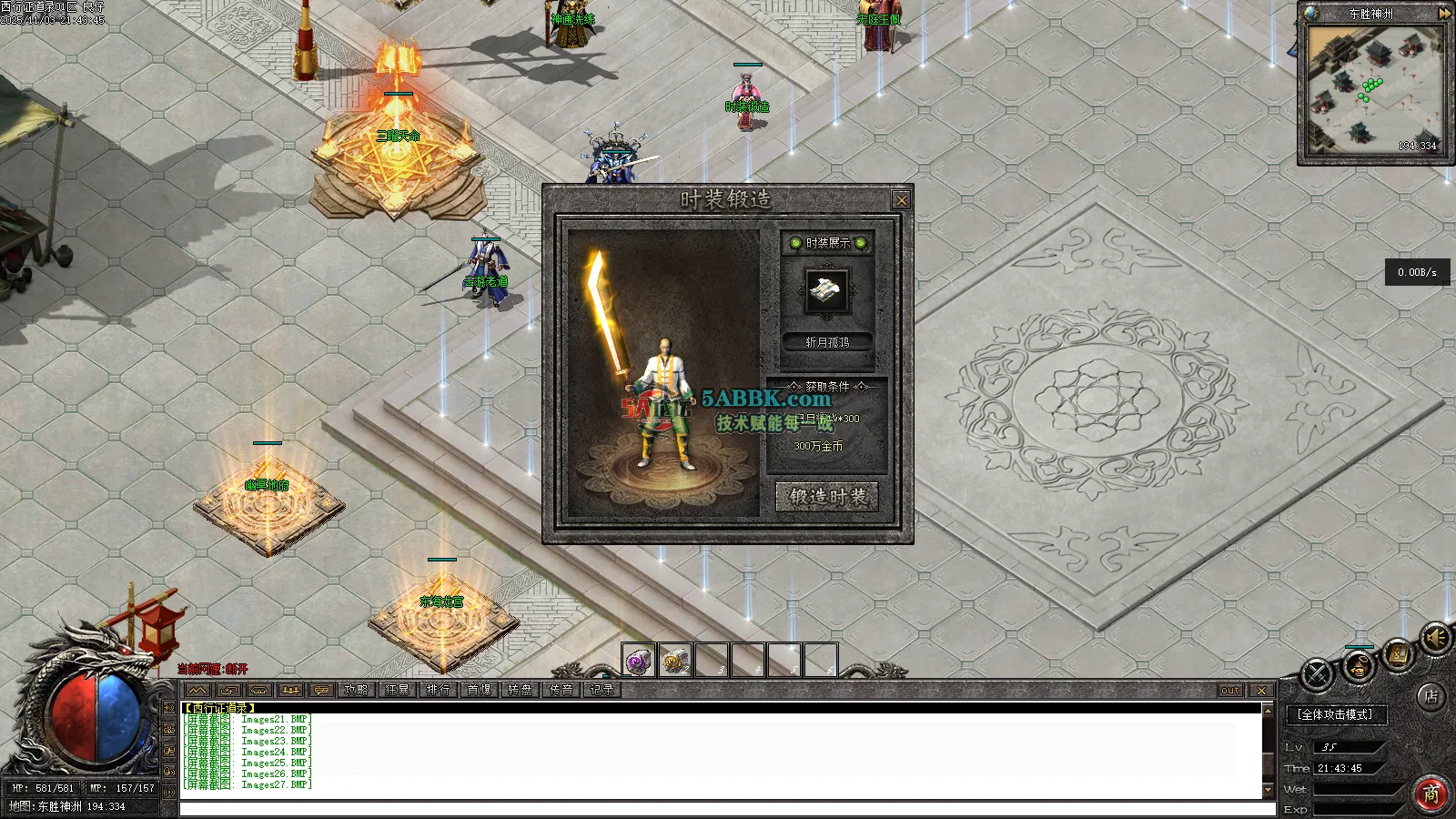The height and width of the screenshot is (819, 1456).
Task: Close the 时装锻造 fashion forging window
Action: coord(901,200)
